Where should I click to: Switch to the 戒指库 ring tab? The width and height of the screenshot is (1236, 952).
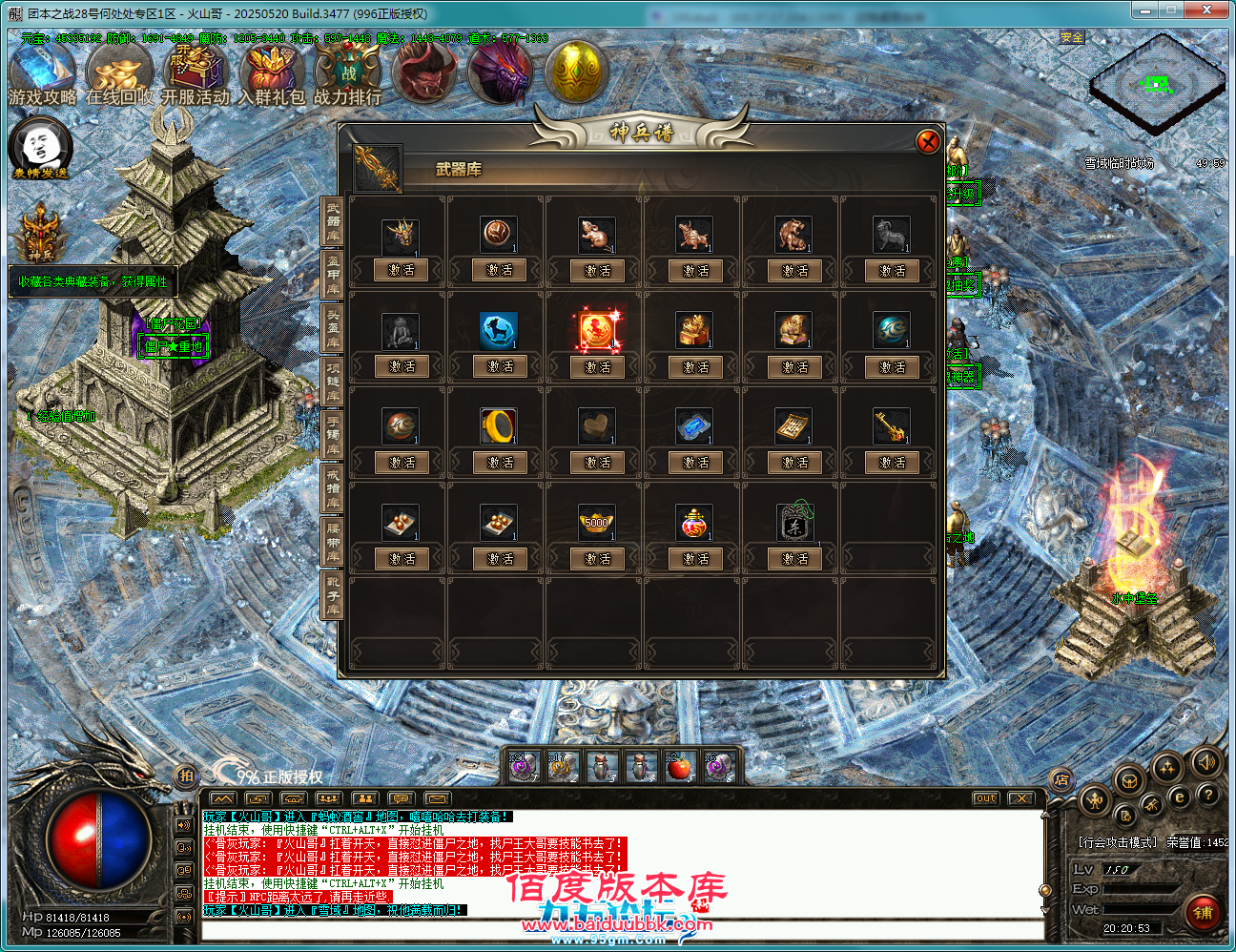click(333, 488)
